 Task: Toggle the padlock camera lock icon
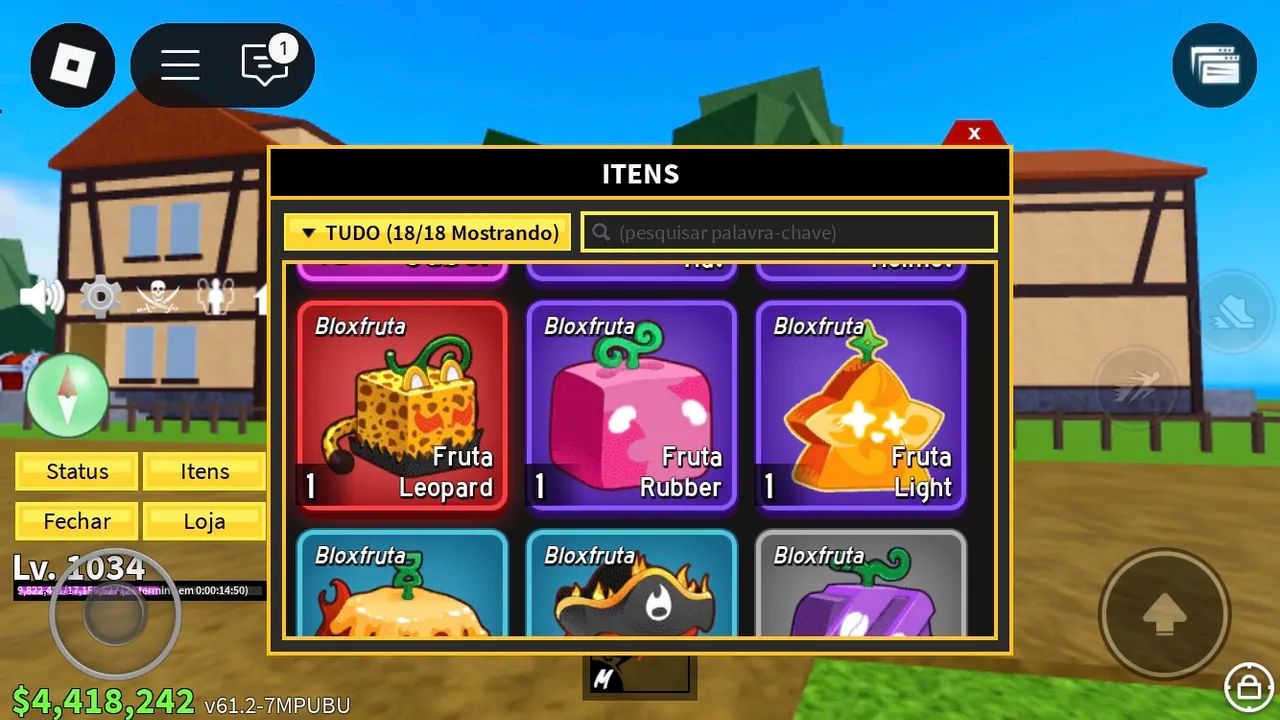pos(1248,686)
